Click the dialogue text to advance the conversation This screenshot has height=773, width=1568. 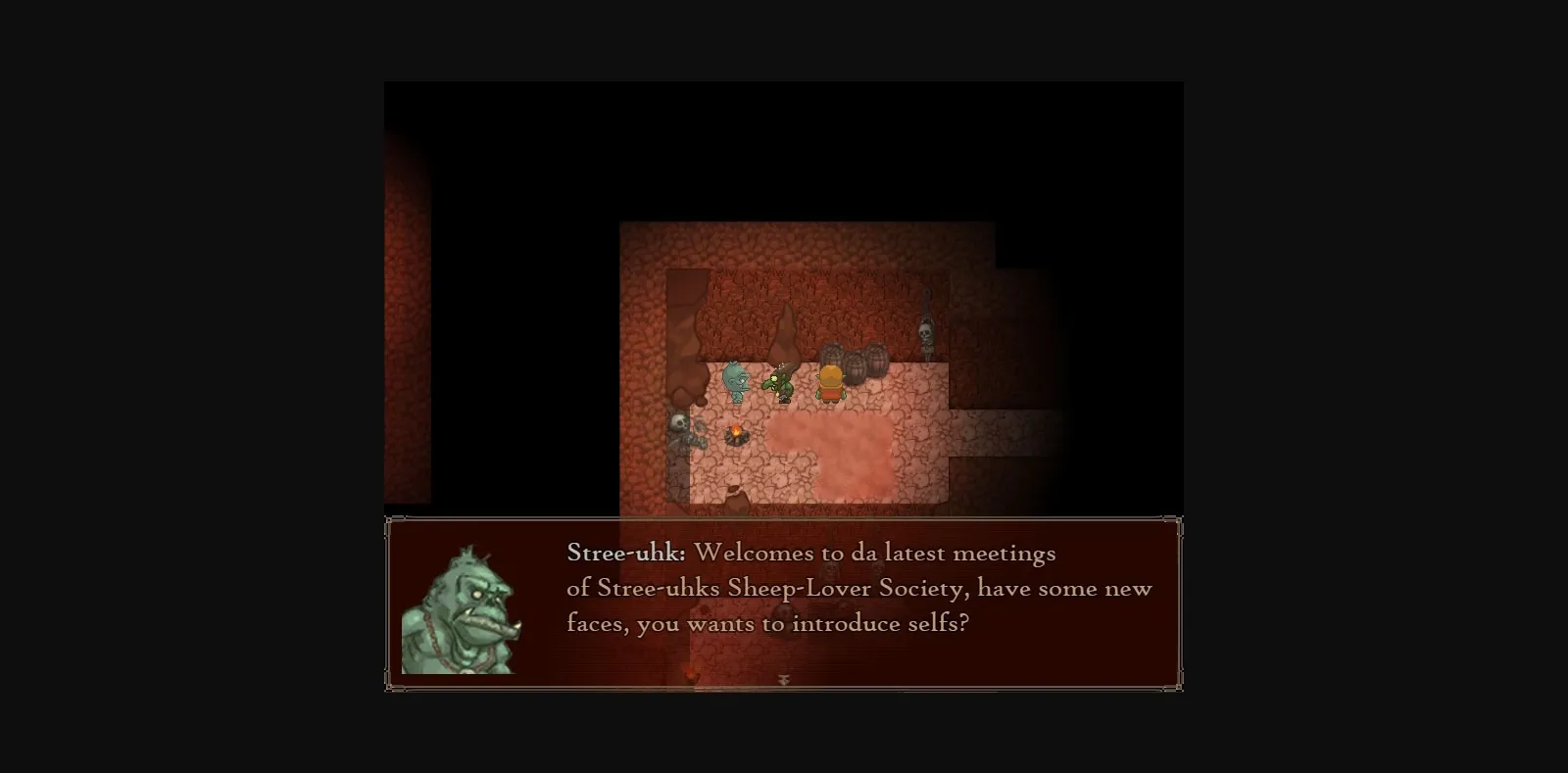point(853,588)
